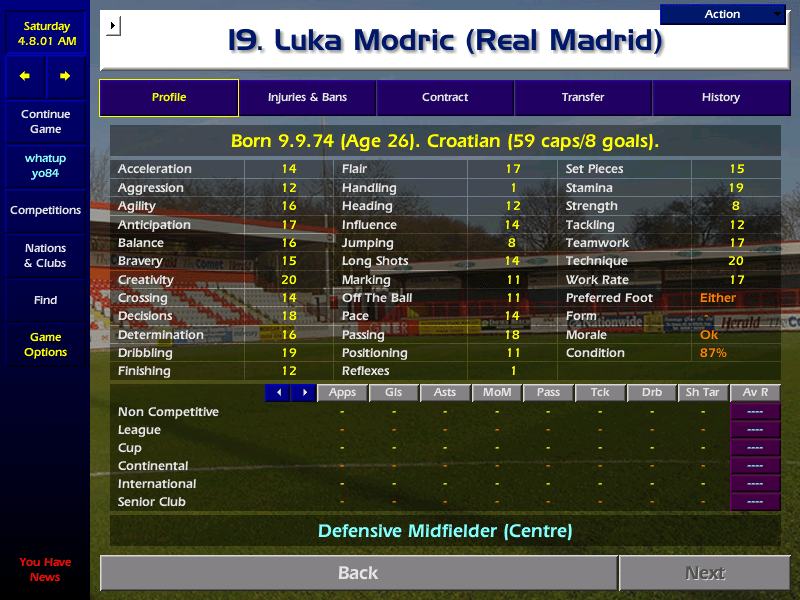Choose the Find option
Viewport: 800px width, 600px height.
coord(45,300)
